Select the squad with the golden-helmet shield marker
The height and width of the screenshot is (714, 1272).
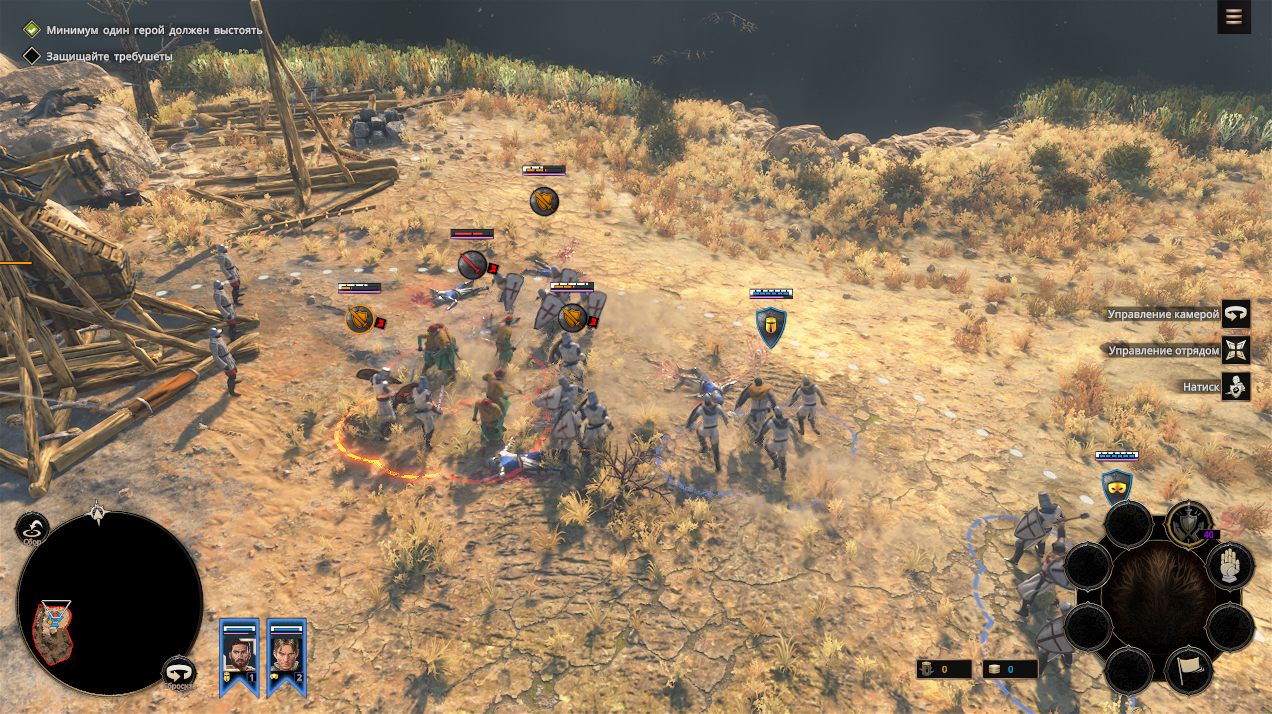pos(770,327)
